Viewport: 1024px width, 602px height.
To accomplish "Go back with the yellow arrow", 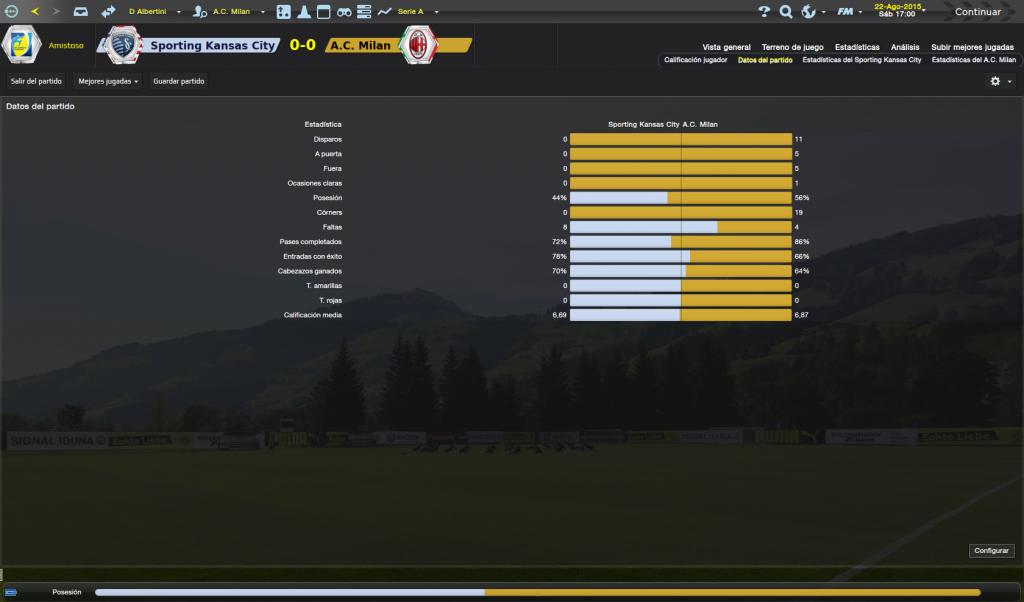I will tap(35, 12).
